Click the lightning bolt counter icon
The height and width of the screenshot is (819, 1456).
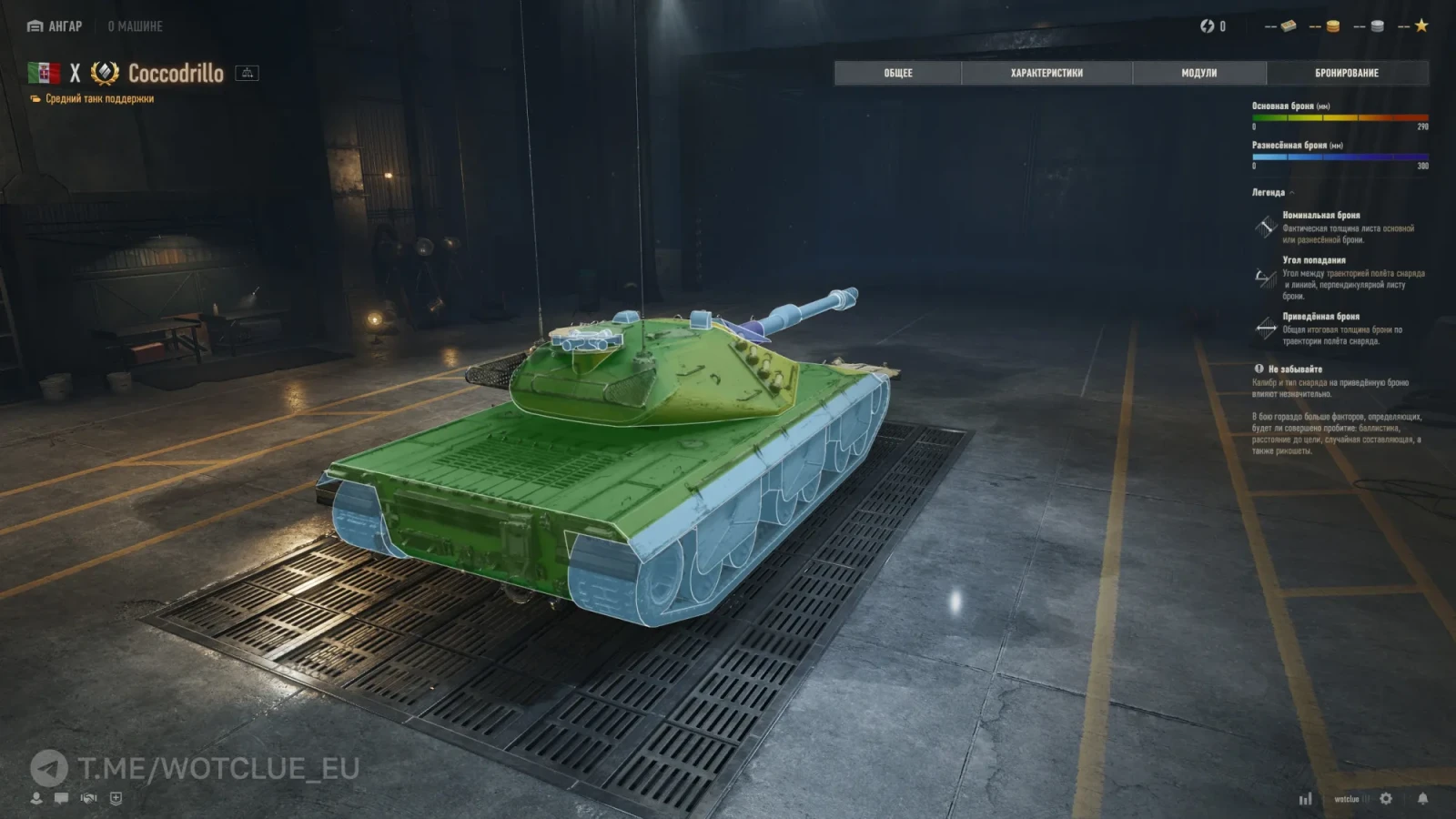coord(1208,26)
